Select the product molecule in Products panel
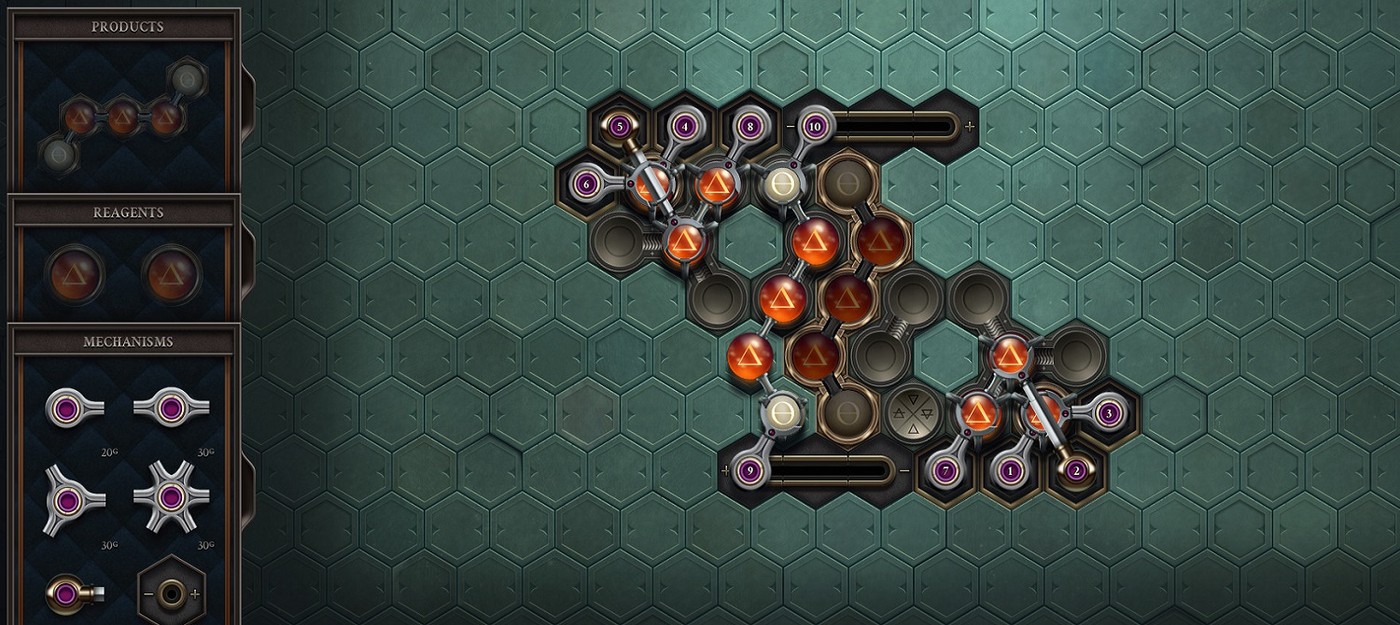The image size is (1400, 625). [122, 118]
